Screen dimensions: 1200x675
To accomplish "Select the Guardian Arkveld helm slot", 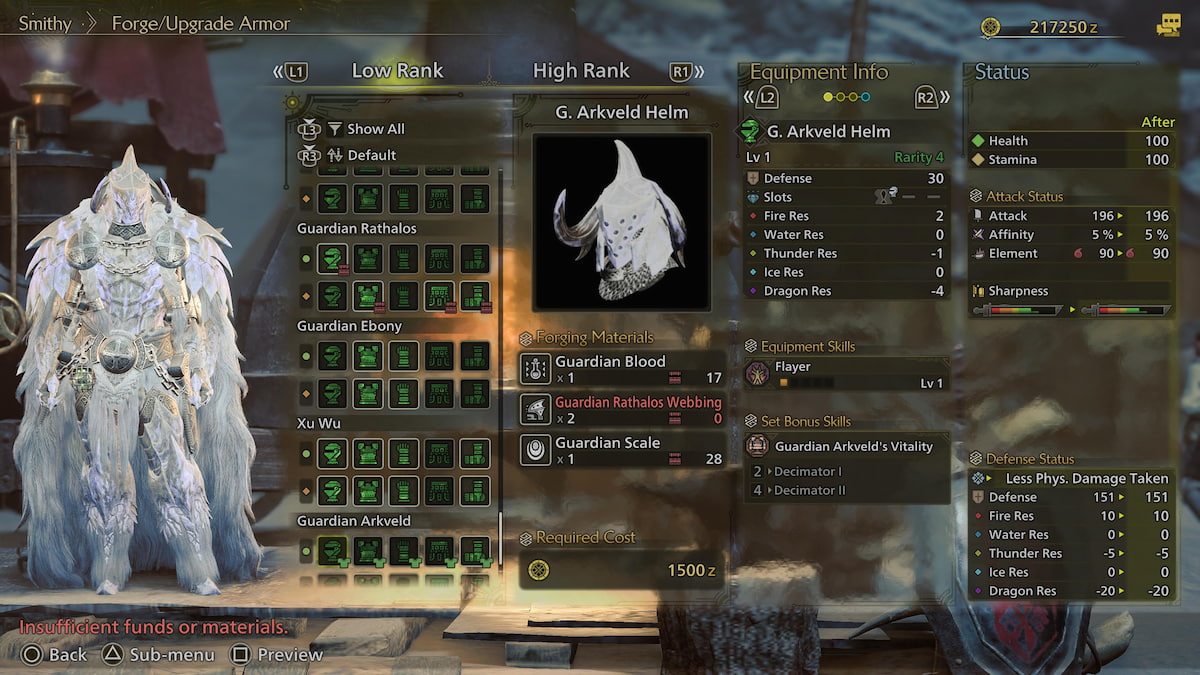I will (332, 551).
